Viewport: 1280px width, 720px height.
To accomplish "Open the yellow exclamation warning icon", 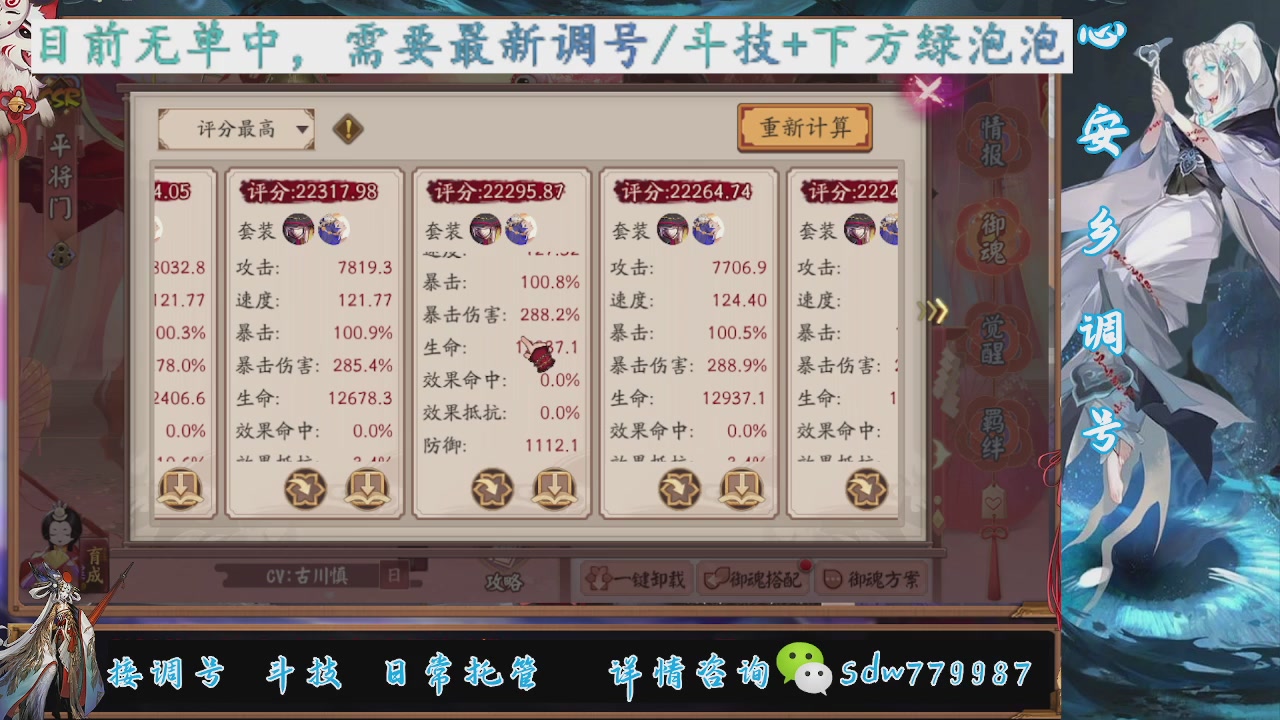I will [347, 129].
